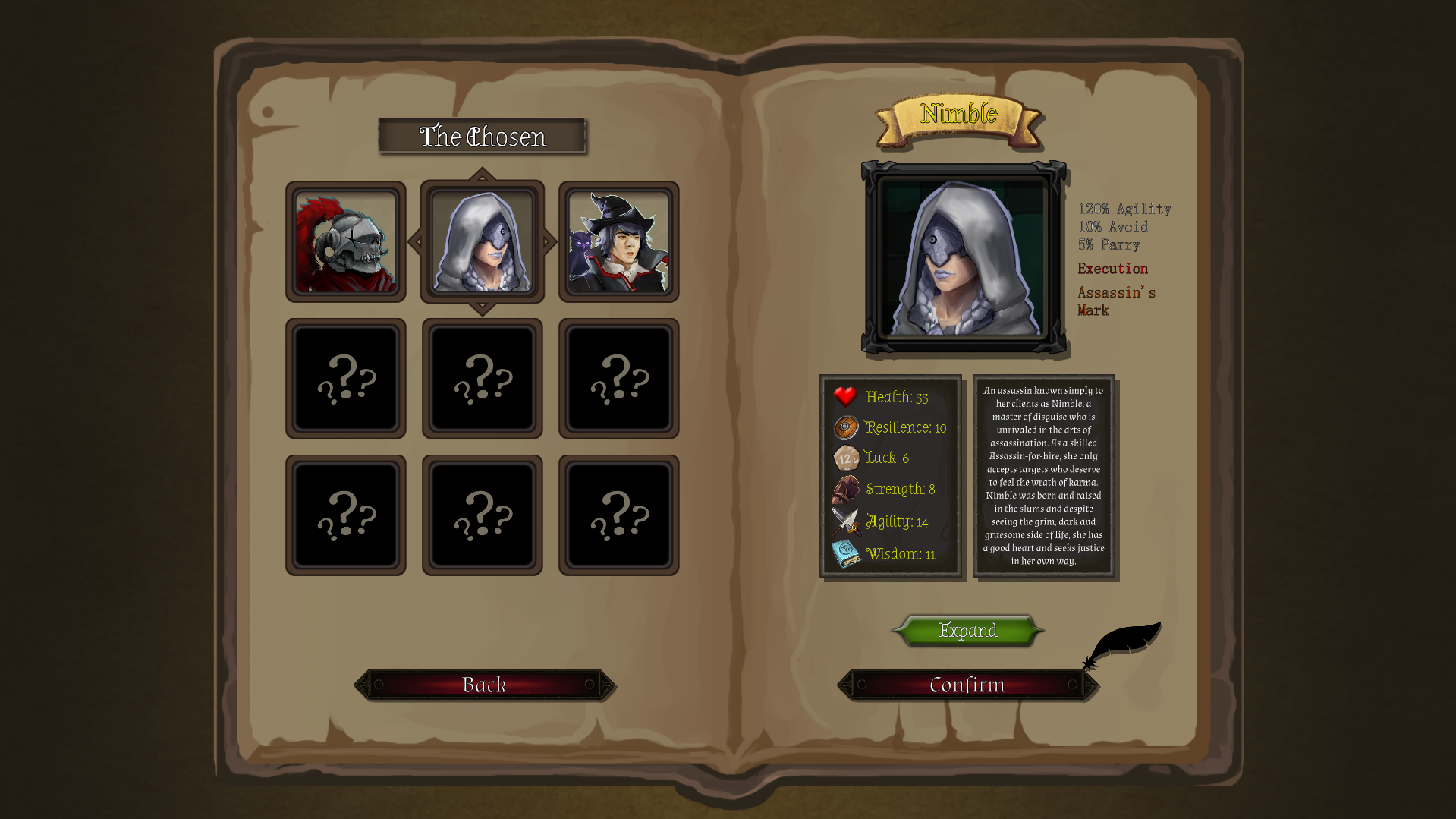Viewport: 1456px width, 819px height.
Task: Click the spellbook Wisdom icon
Action: pos(845,553)
